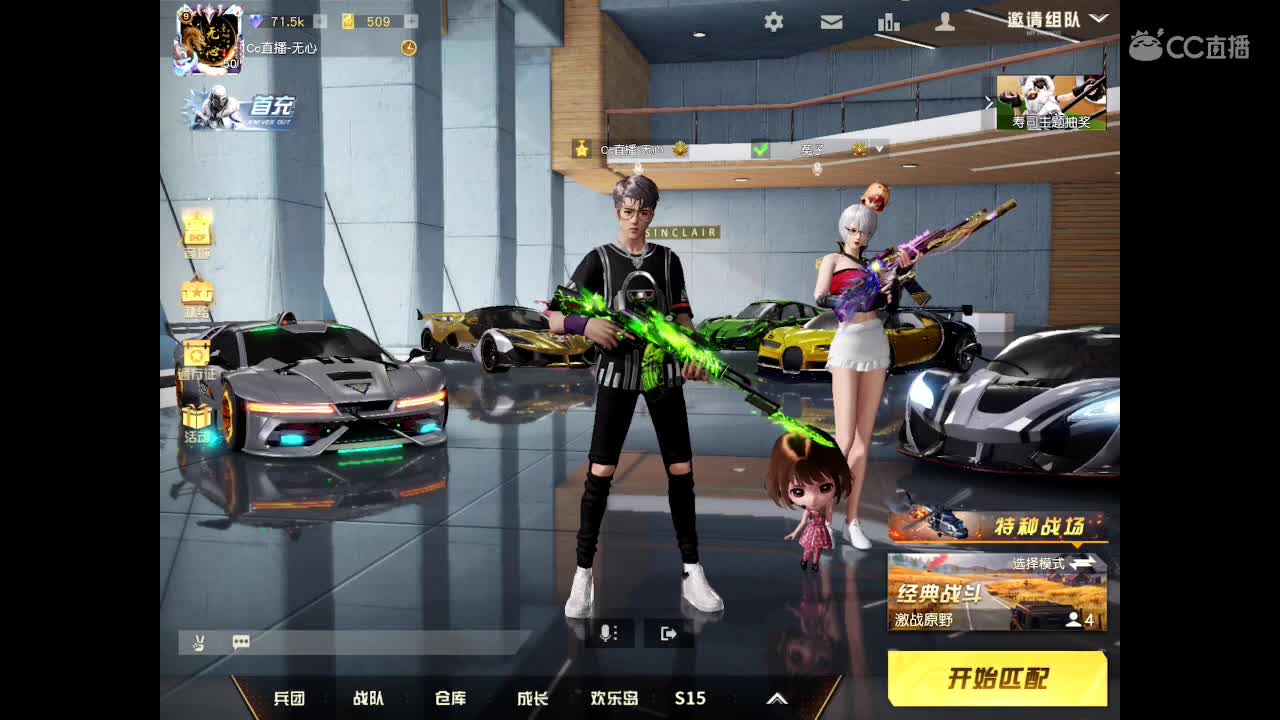
Task: Switch to the S15 season tab
Action: pyautogui.click(x=690, y=698)
